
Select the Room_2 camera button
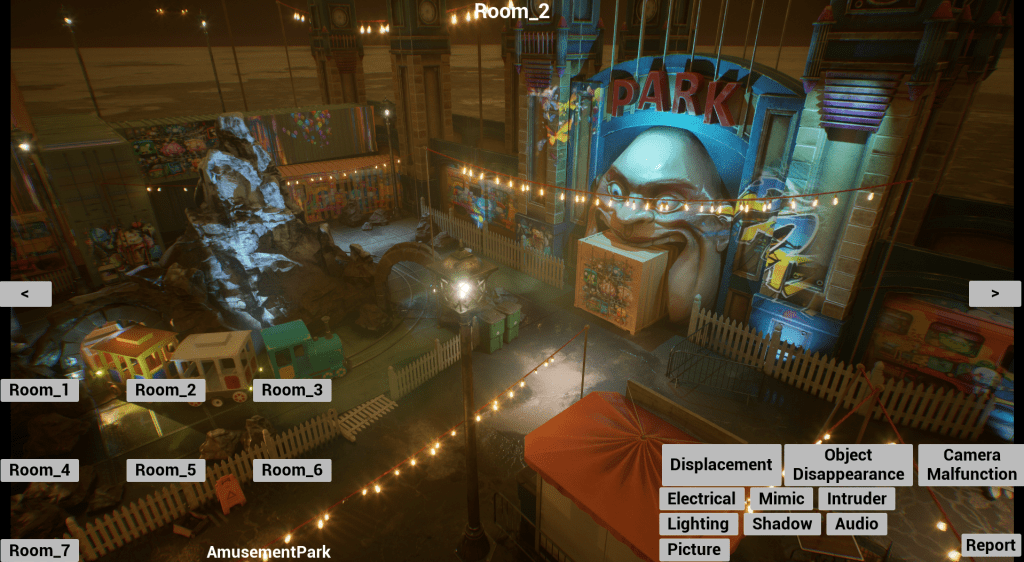166,390
